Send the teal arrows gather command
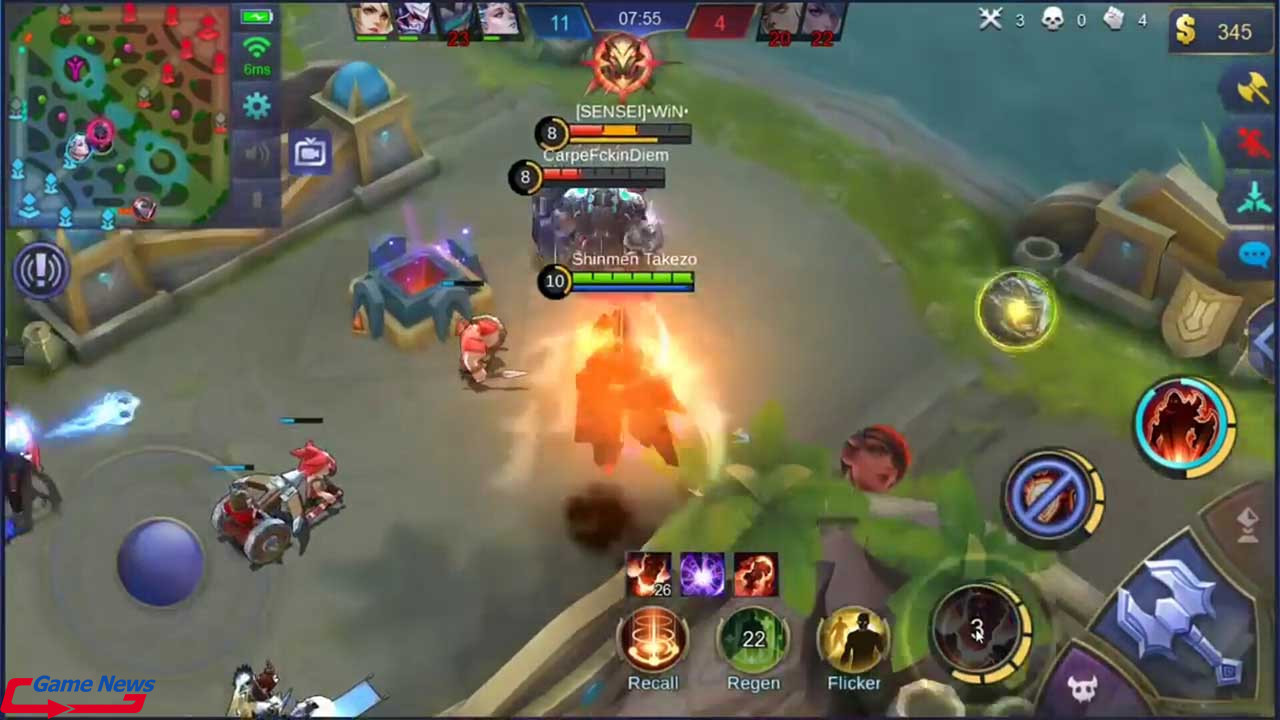The width and height of the screenshot is (1280, 720). 1251,199
